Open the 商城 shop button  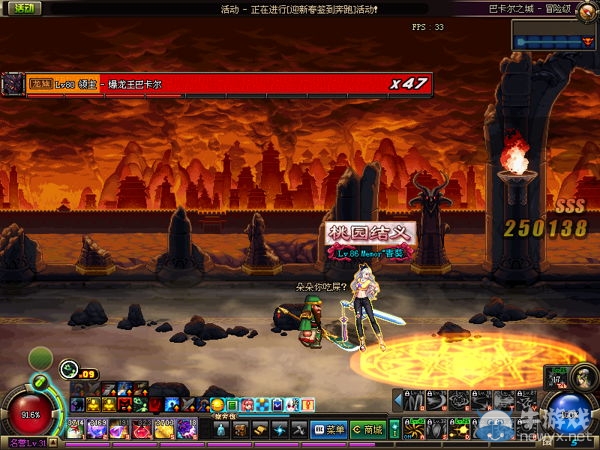tap(370, 430)
